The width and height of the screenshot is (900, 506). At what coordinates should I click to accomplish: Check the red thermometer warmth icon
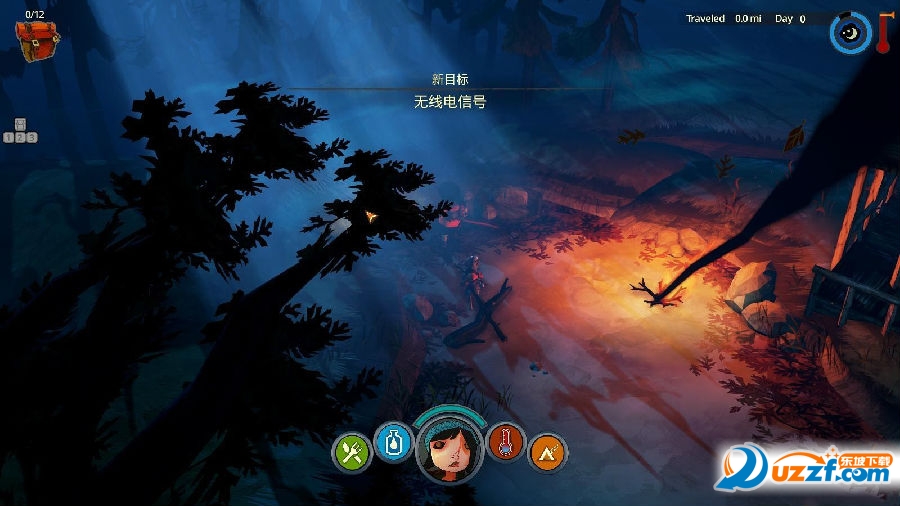(x=506, y=441)
